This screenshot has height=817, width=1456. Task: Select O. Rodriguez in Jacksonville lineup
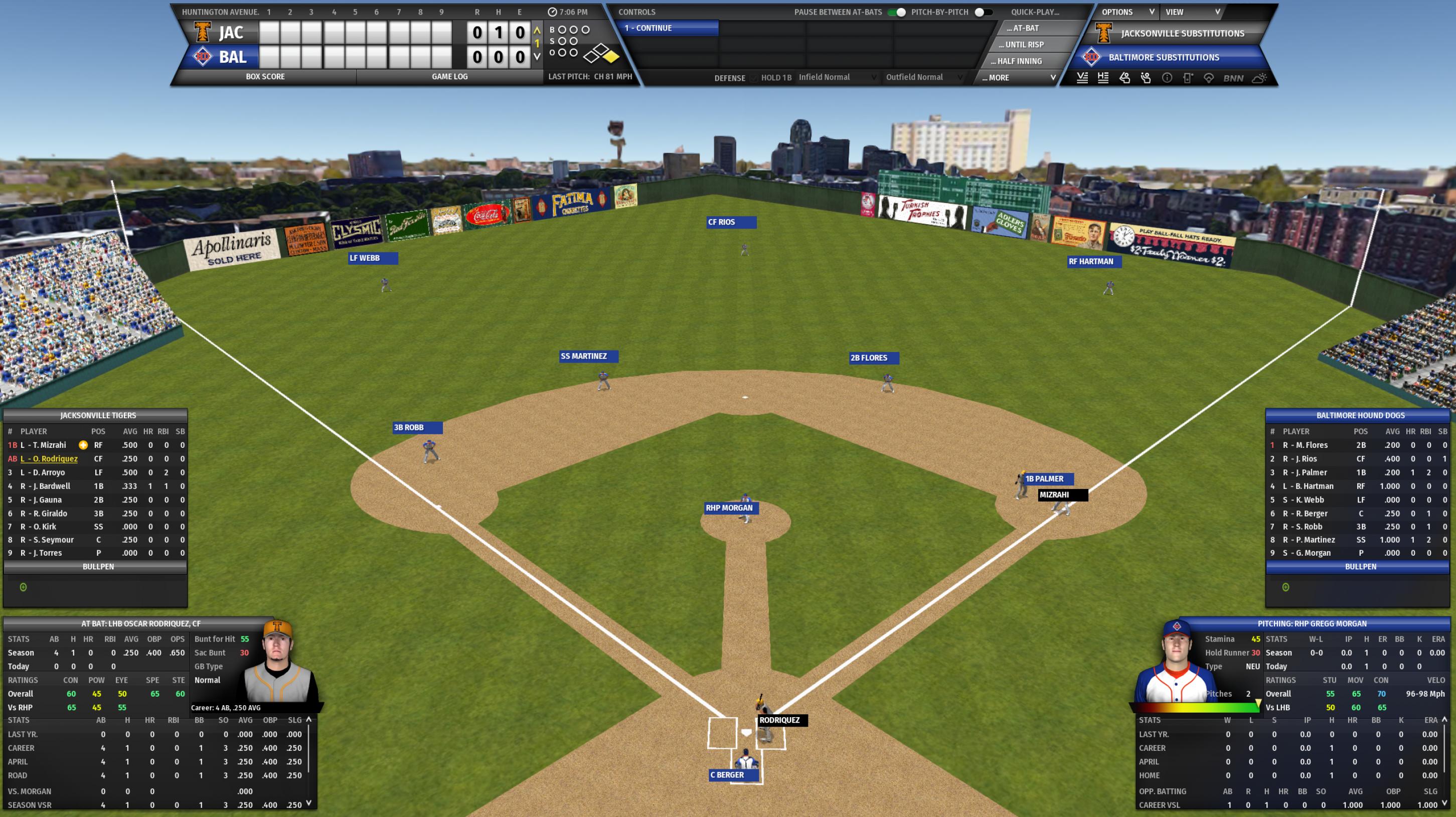(49, 459)
